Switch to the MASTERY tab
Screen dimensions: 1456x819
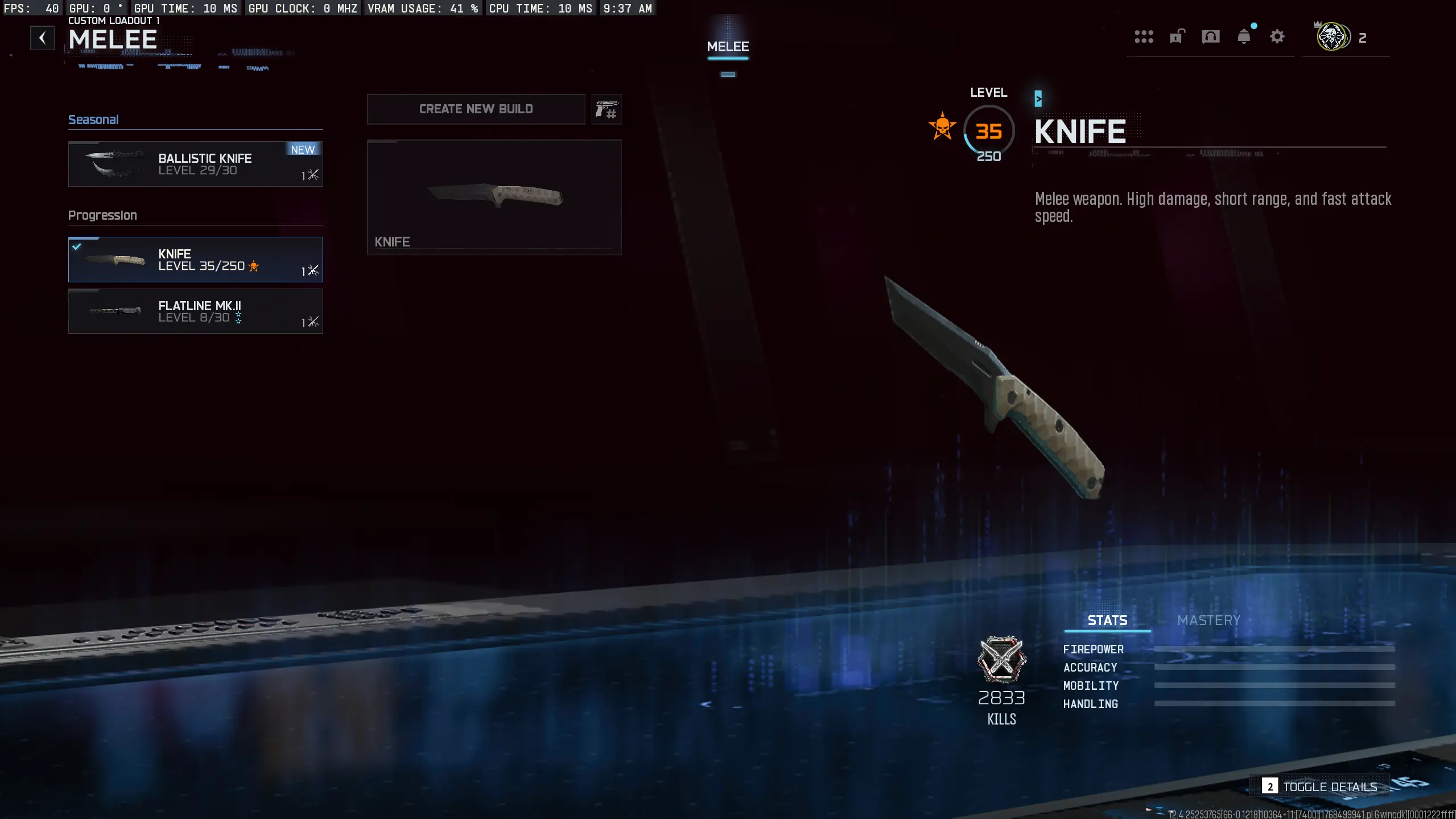point(1207,620)
